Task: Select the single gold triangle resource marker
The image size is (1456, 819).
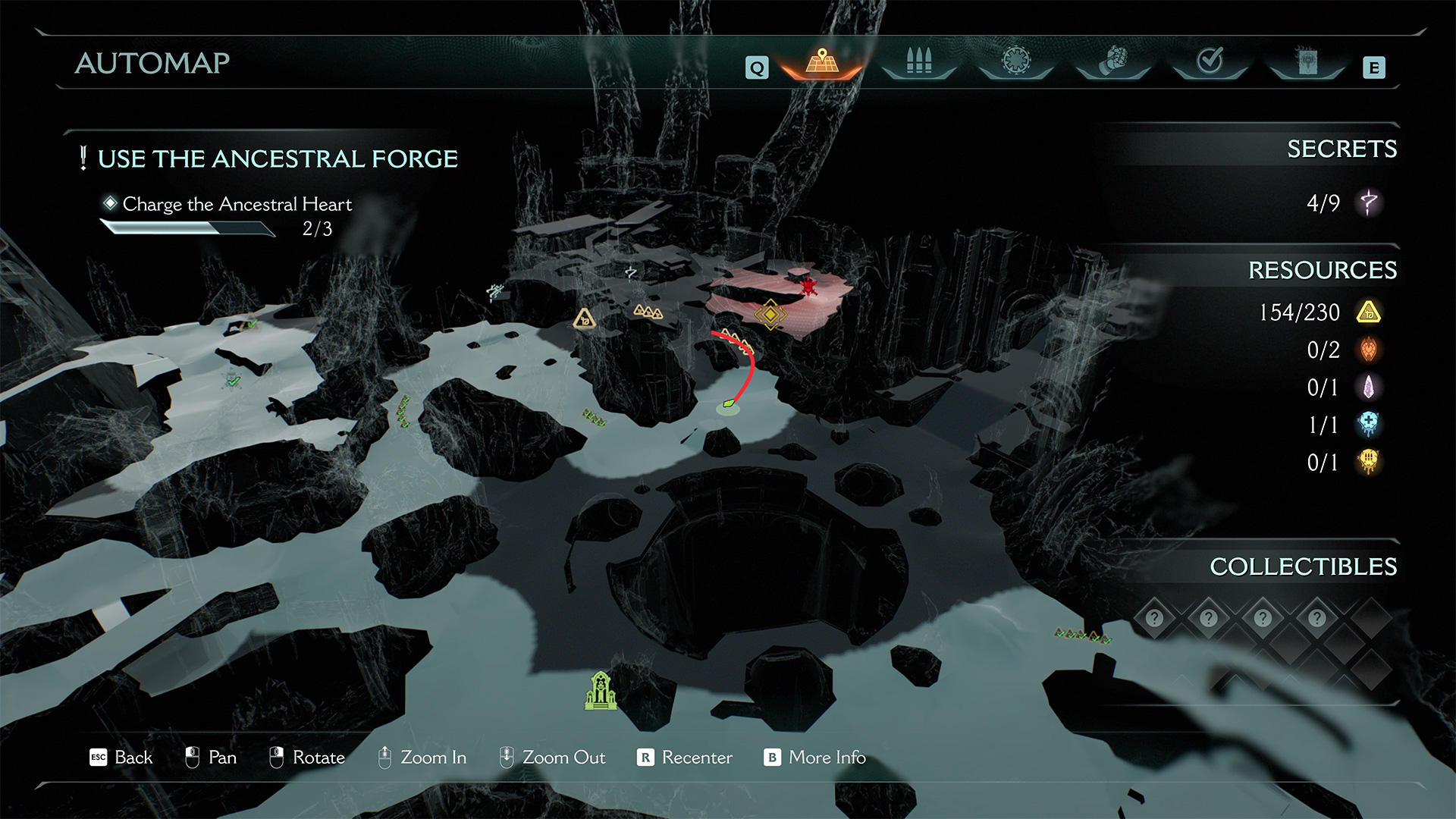Action: 584,318
